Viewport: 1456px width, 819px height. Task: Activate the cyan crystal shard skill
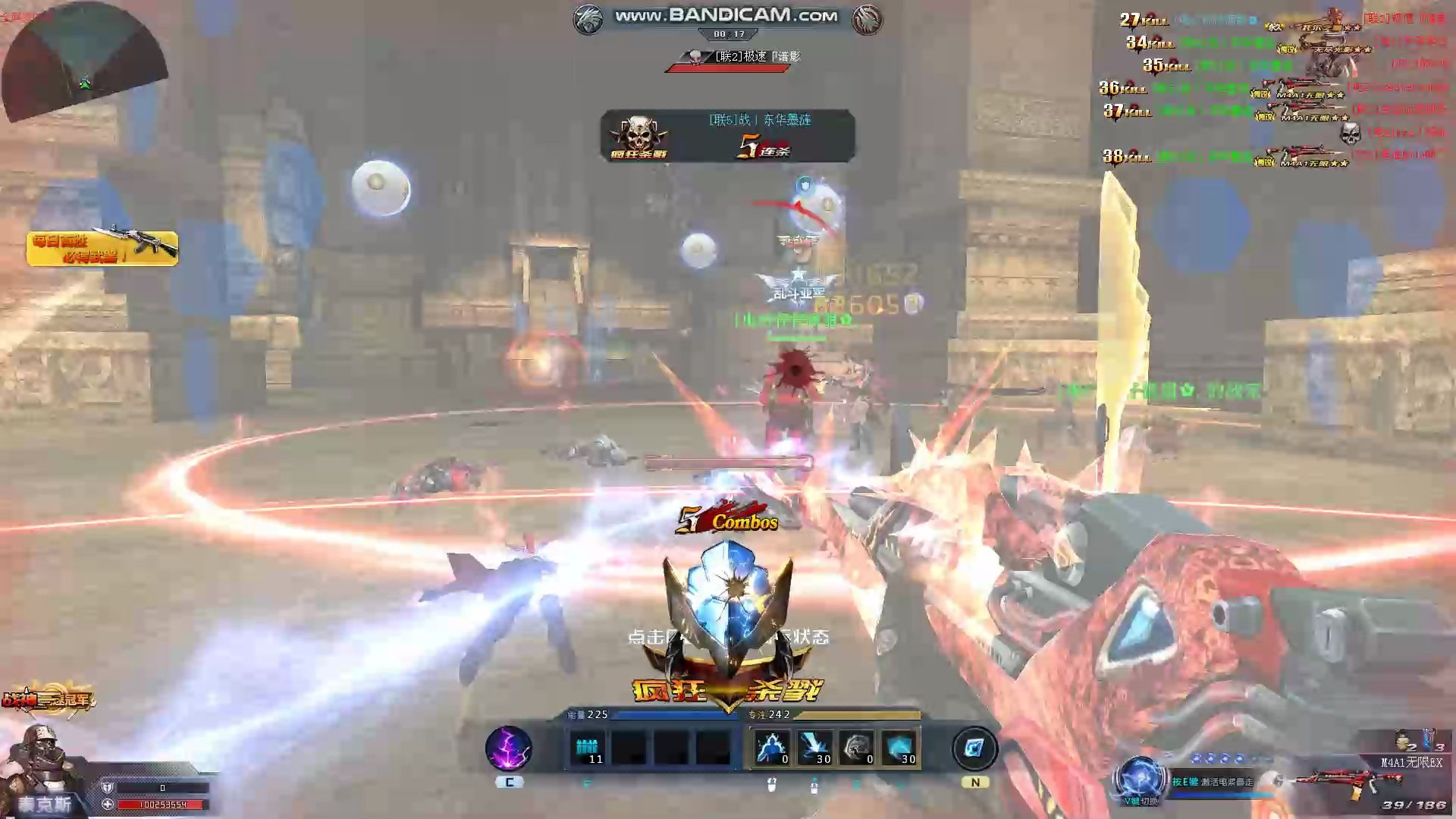pyautogui.click(x=899, y=748)
